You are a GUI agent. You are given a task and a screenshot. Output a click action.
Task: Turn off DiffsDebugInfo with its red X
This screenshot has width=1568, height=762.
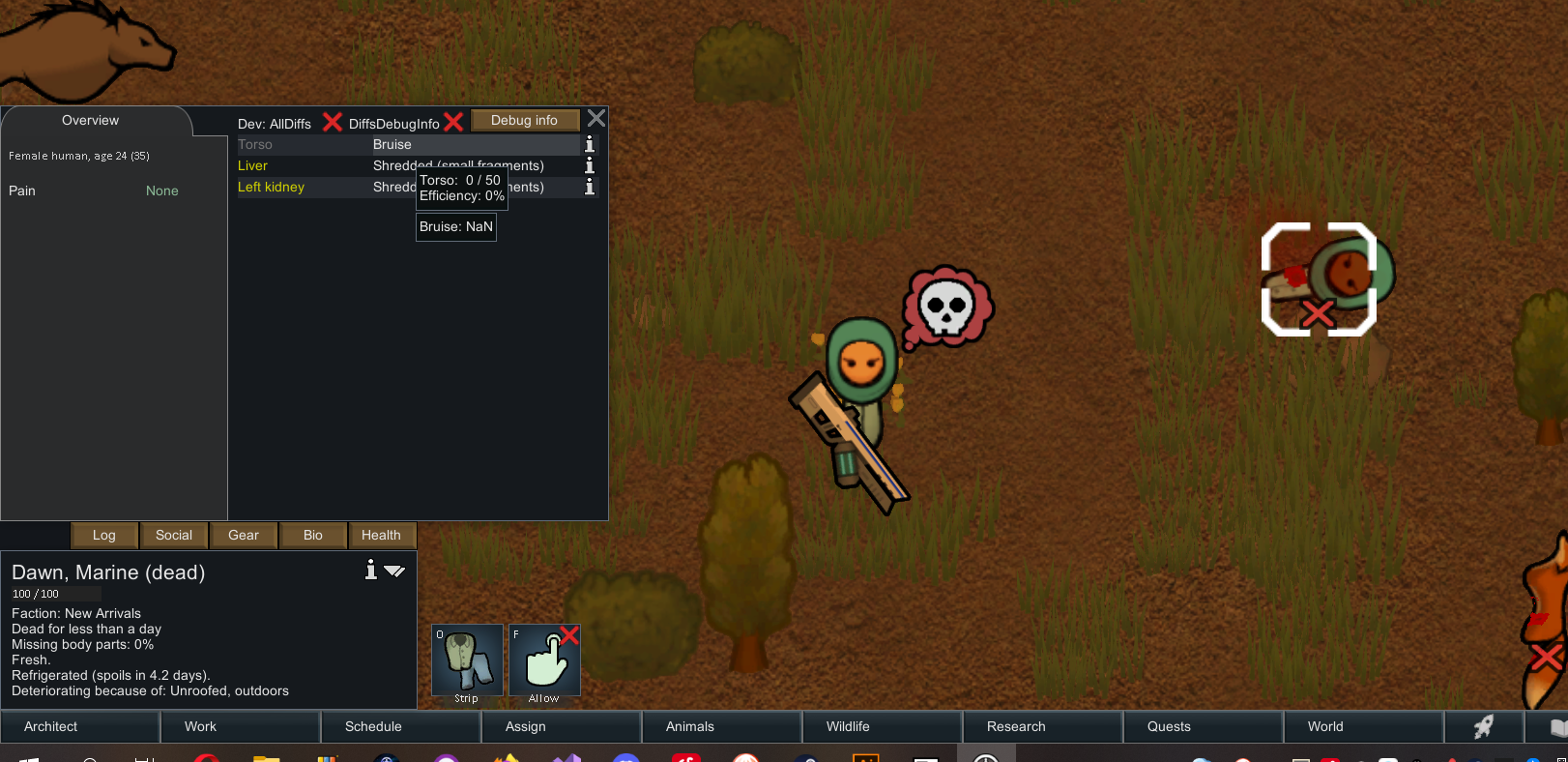pos(453,122)
